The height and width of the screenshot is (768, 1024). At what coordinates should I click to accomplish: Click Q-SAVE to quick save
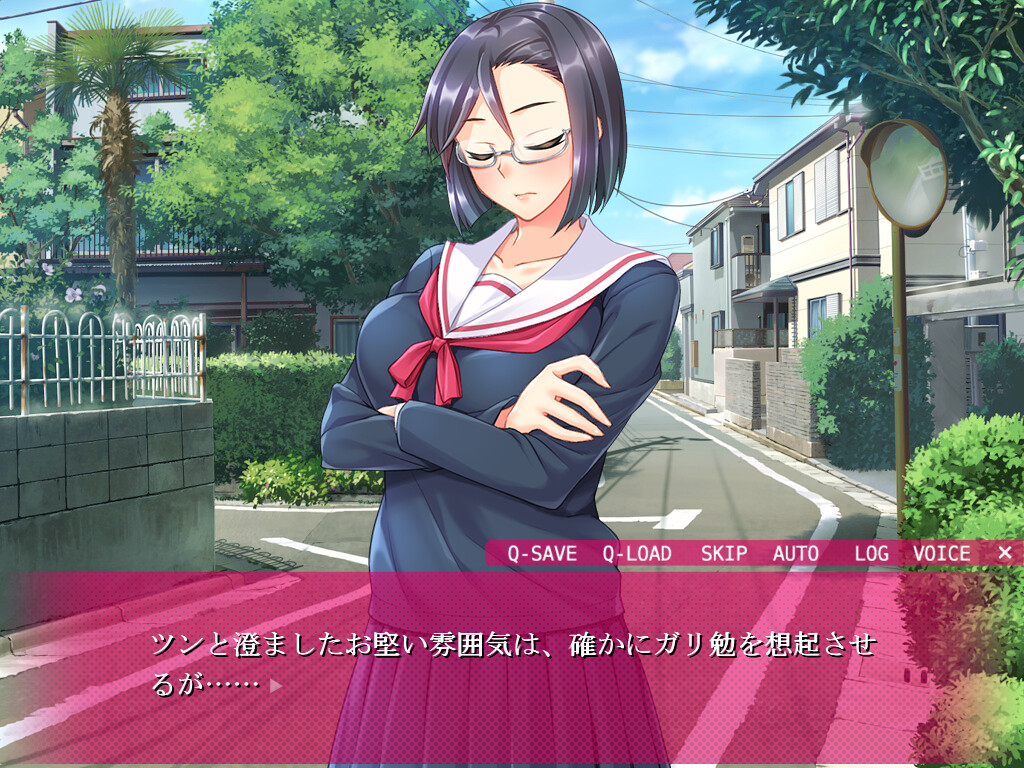[x=541, y=553]
